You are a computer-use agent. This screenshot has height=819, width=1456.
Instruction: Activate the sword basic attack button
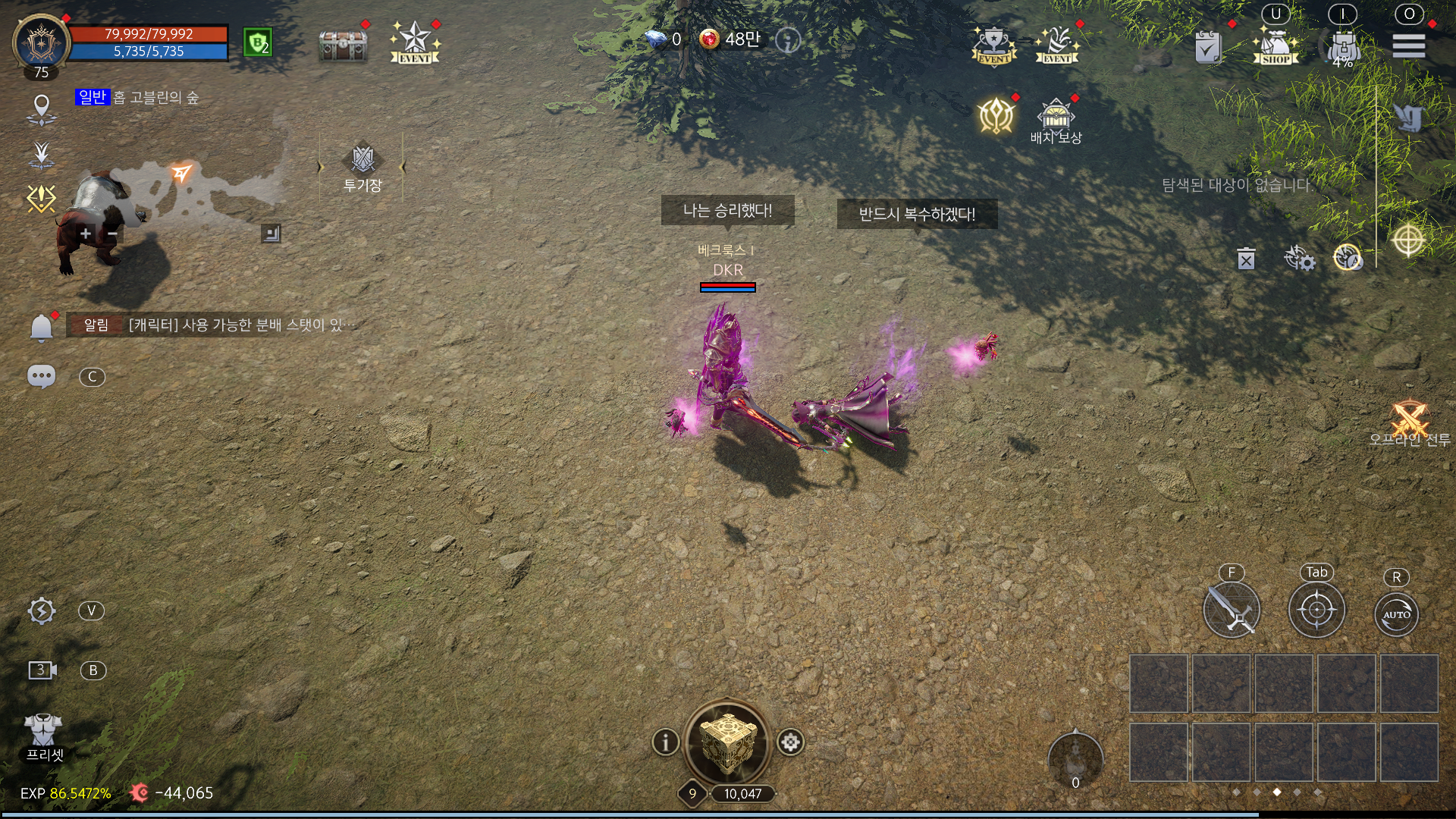pos(1232,610)
